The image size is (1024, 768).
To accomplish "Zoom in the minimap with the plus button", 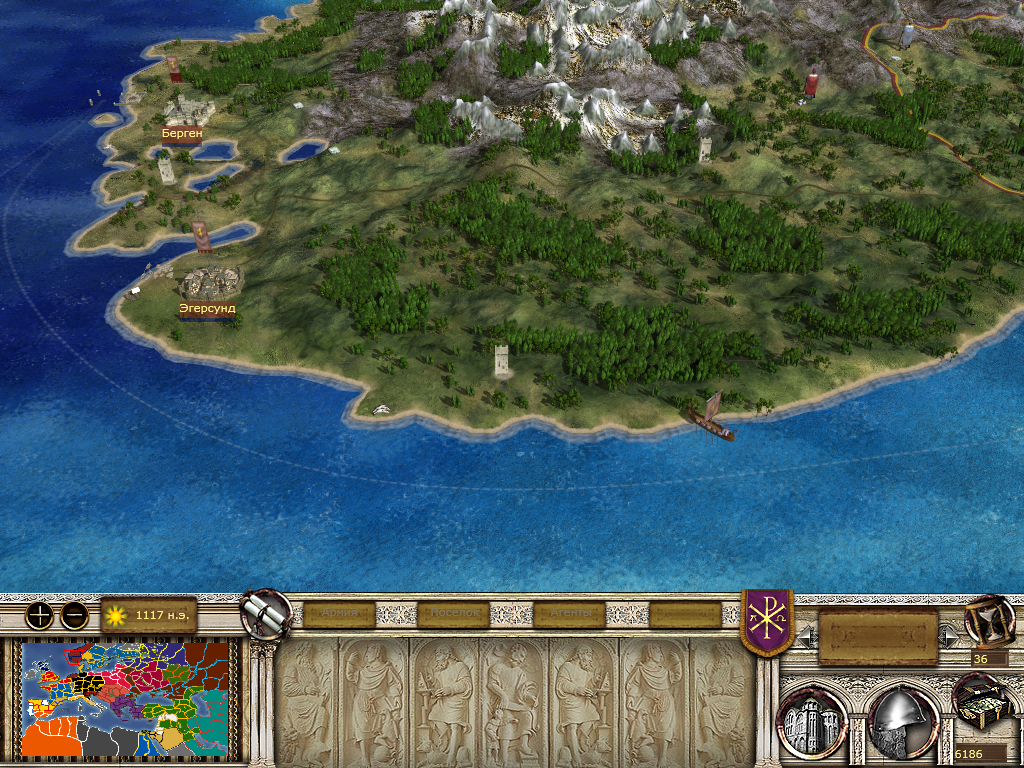I will [x=39, y=615].
